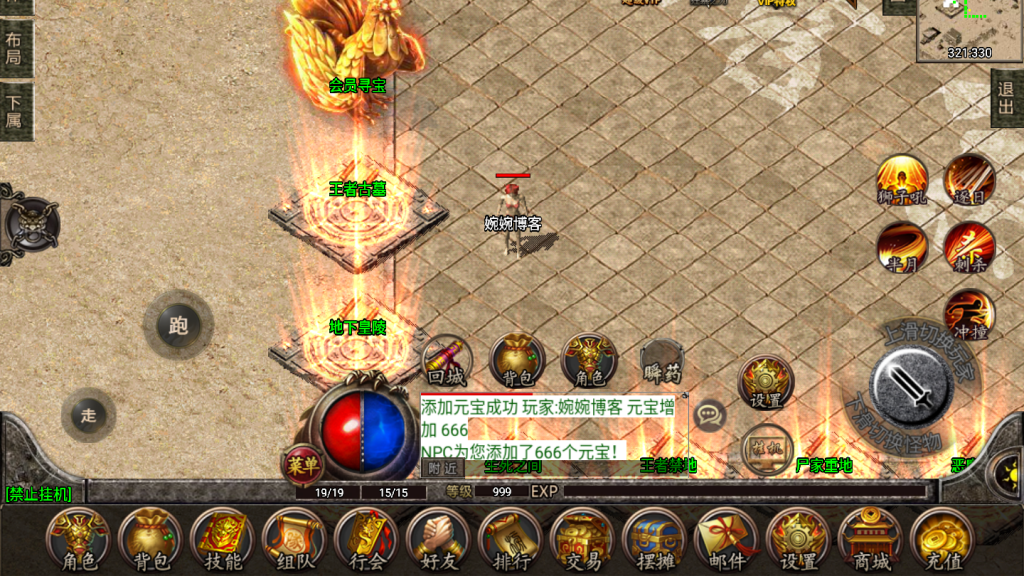This screenshot has width=1024, height=576.
Task: Show the 排行 rankings
Action: point(509,539)
